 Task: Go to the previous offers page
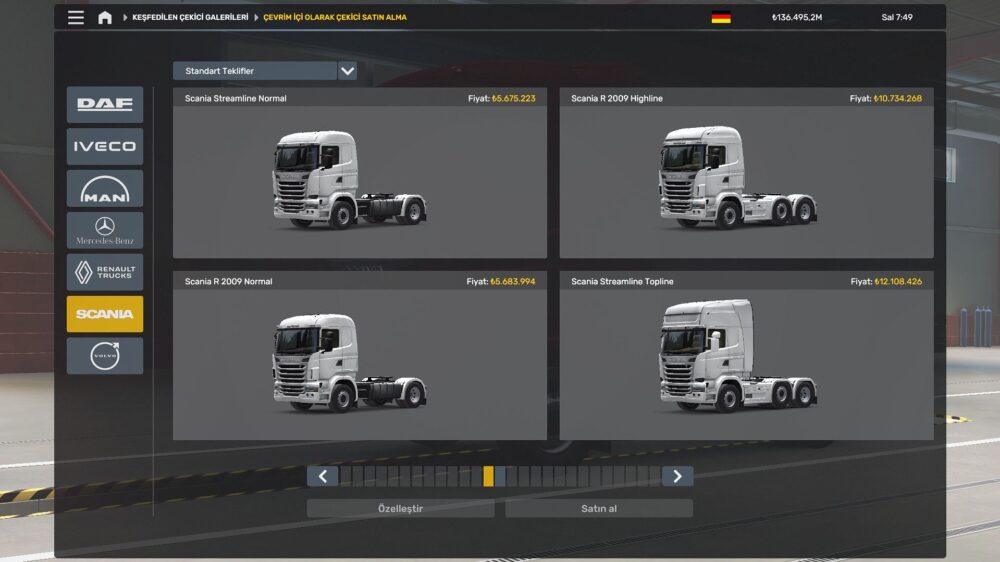[322, 476]
